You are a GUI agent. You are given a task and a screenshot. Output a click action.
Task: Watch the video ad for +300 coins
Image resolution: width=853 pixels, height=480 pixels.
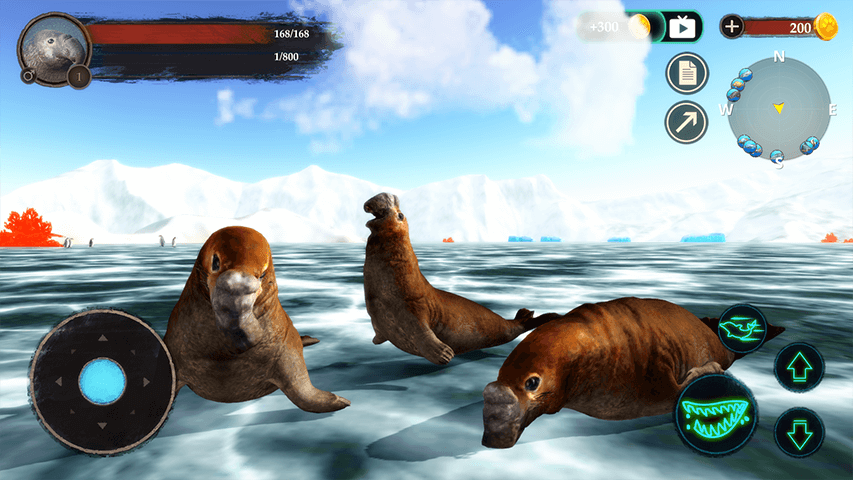[683, 27]
